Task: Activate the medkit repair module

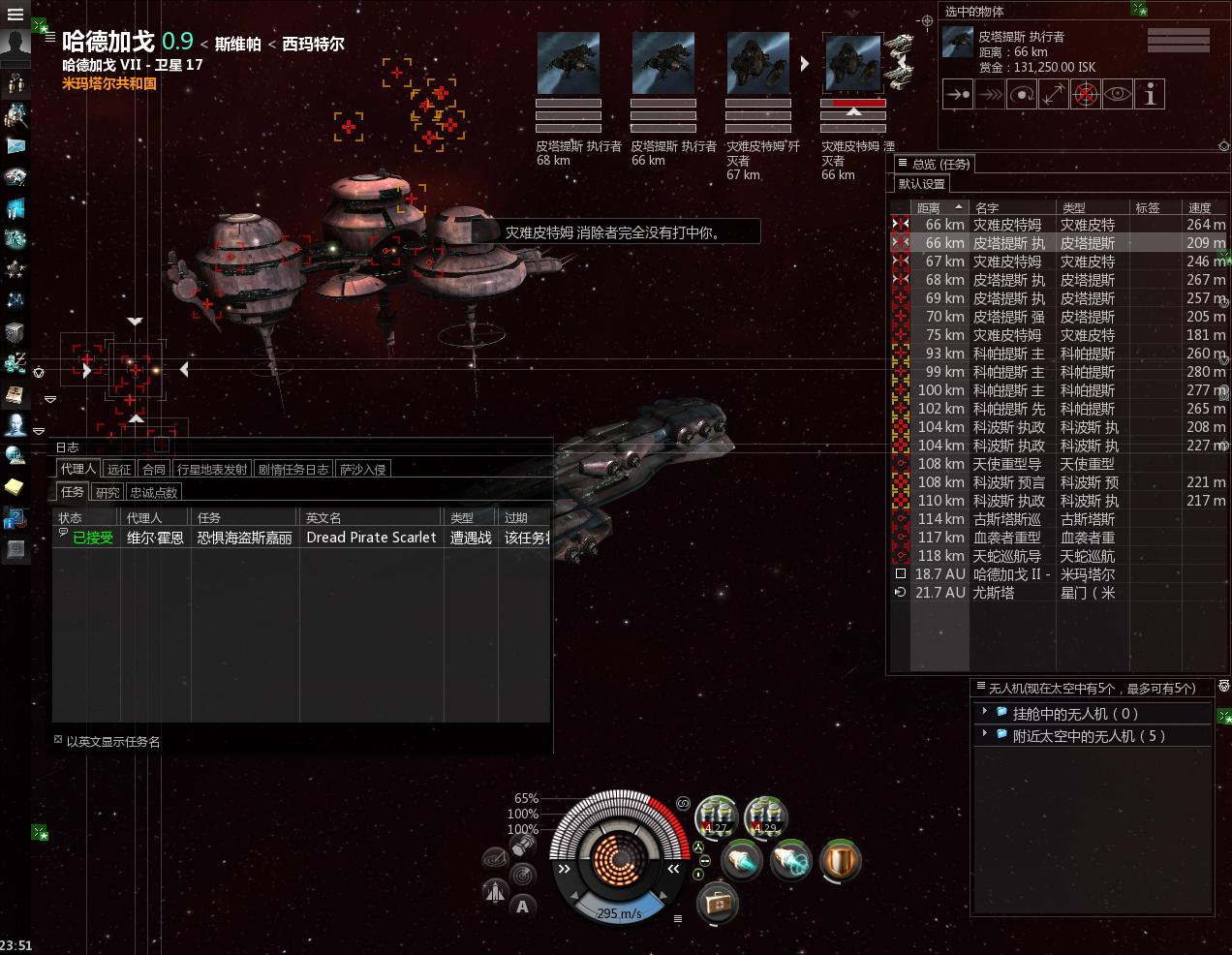Action: coord(718,904)
